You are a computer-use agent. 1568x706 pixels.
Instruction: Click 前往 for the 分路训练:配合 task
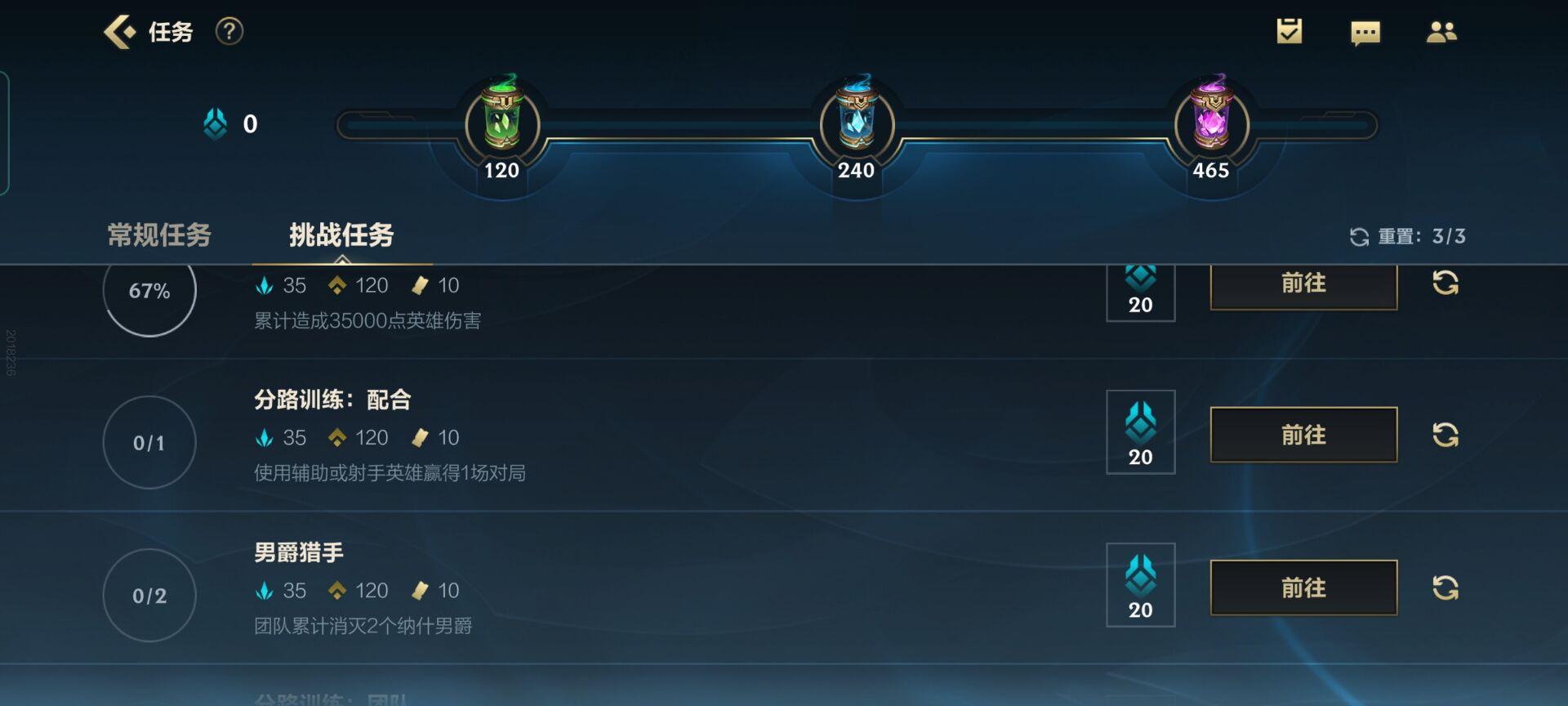[x=1303, y=435]
